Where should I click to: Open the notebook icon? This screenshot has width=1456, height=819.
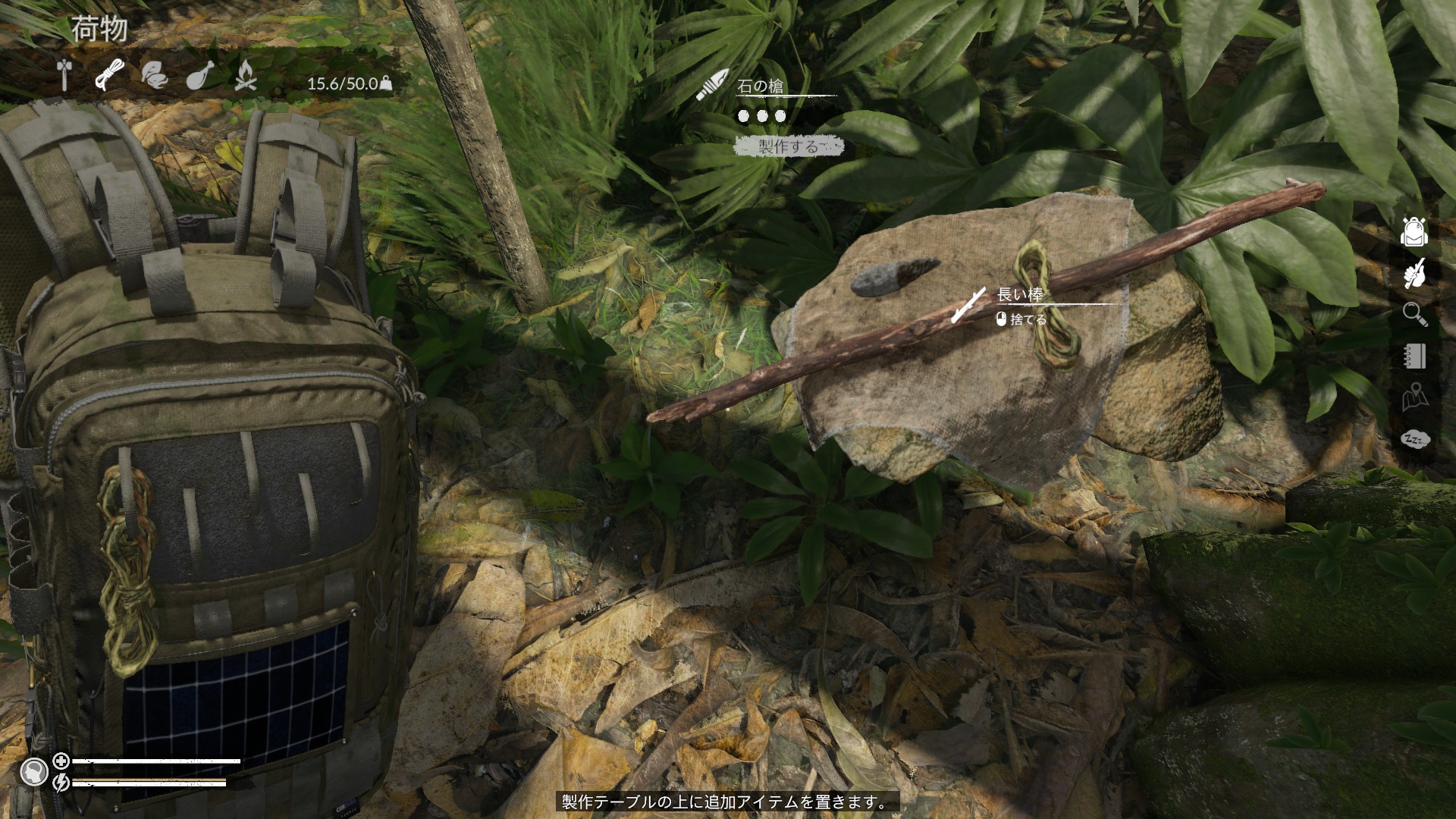(x=1414, y=356)
